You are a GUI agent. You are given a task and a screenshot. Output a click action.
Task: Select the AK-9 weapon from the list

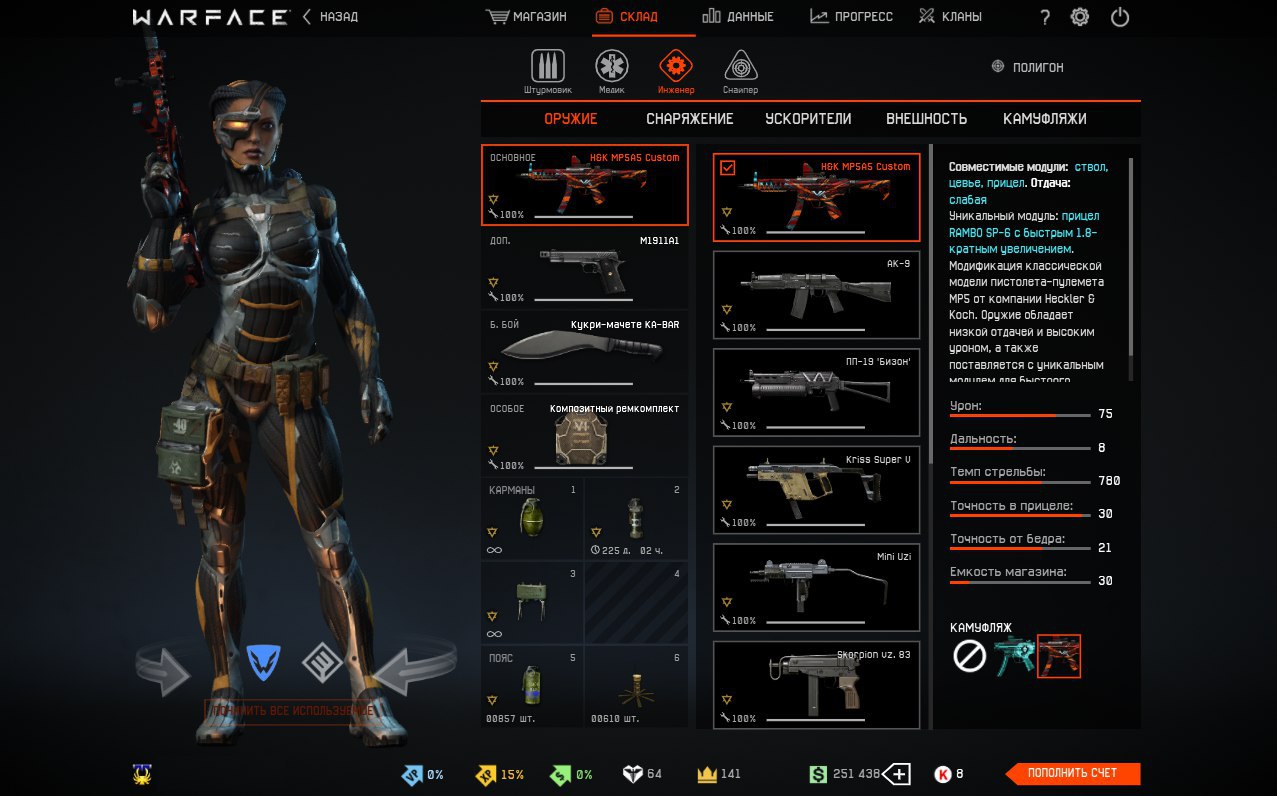[816, 295]
